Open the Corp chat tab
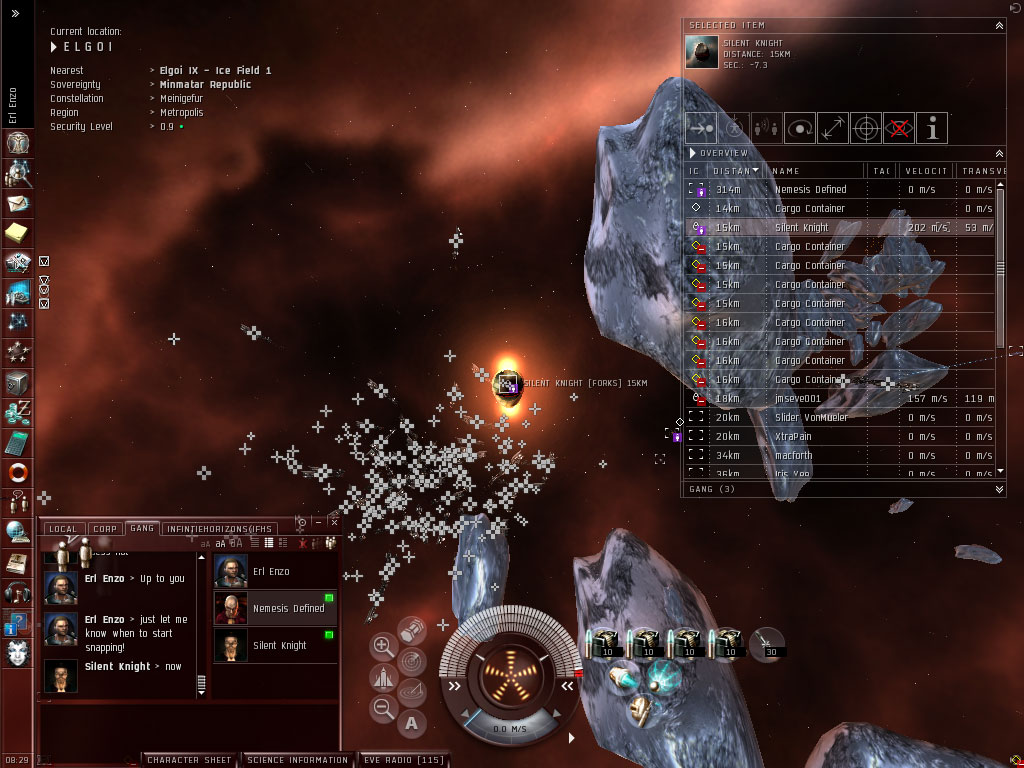 coord(104,528)
